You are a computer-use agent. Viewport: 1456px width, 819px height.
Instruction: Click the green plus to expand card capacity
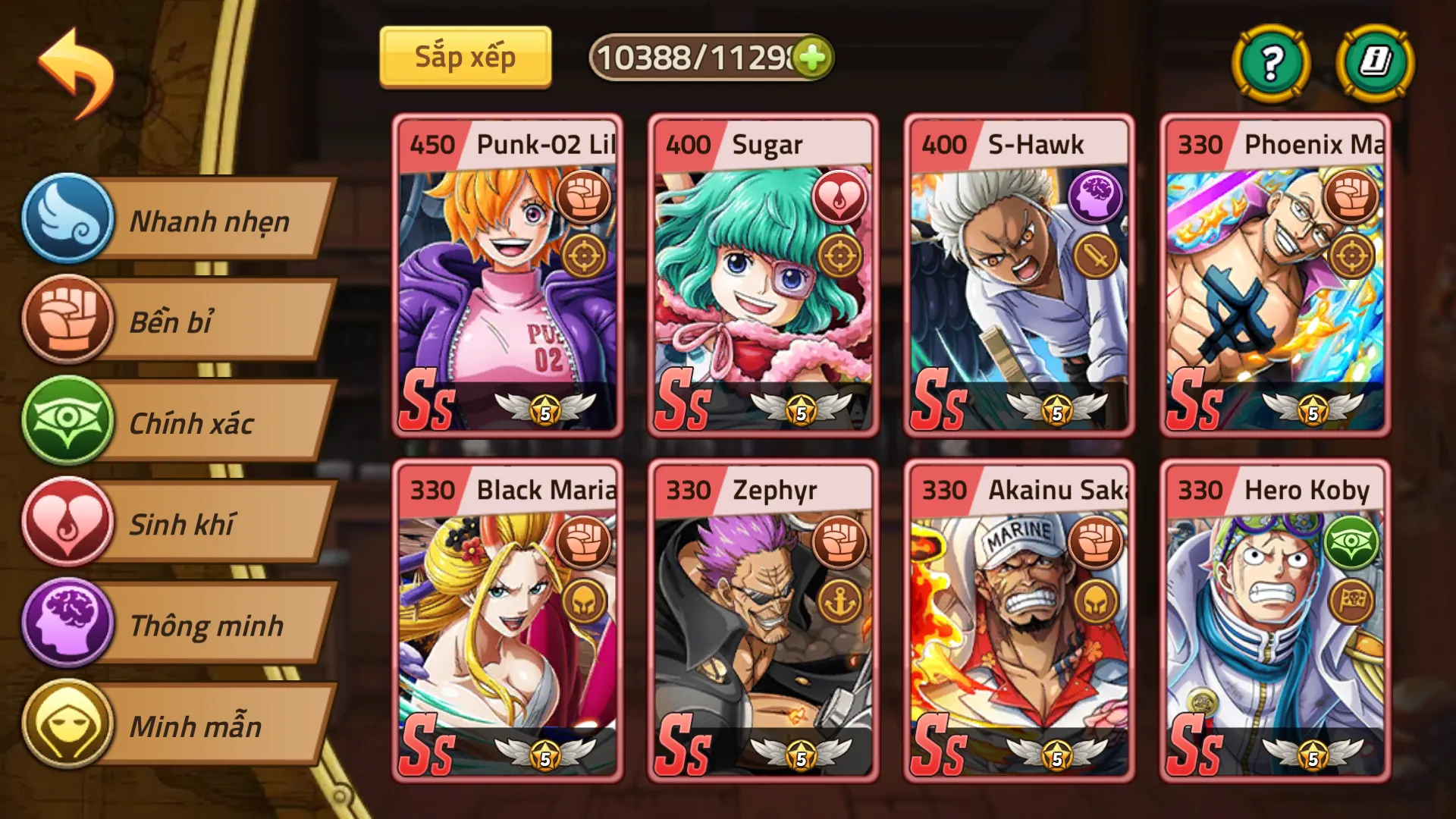tap(813, 55)
